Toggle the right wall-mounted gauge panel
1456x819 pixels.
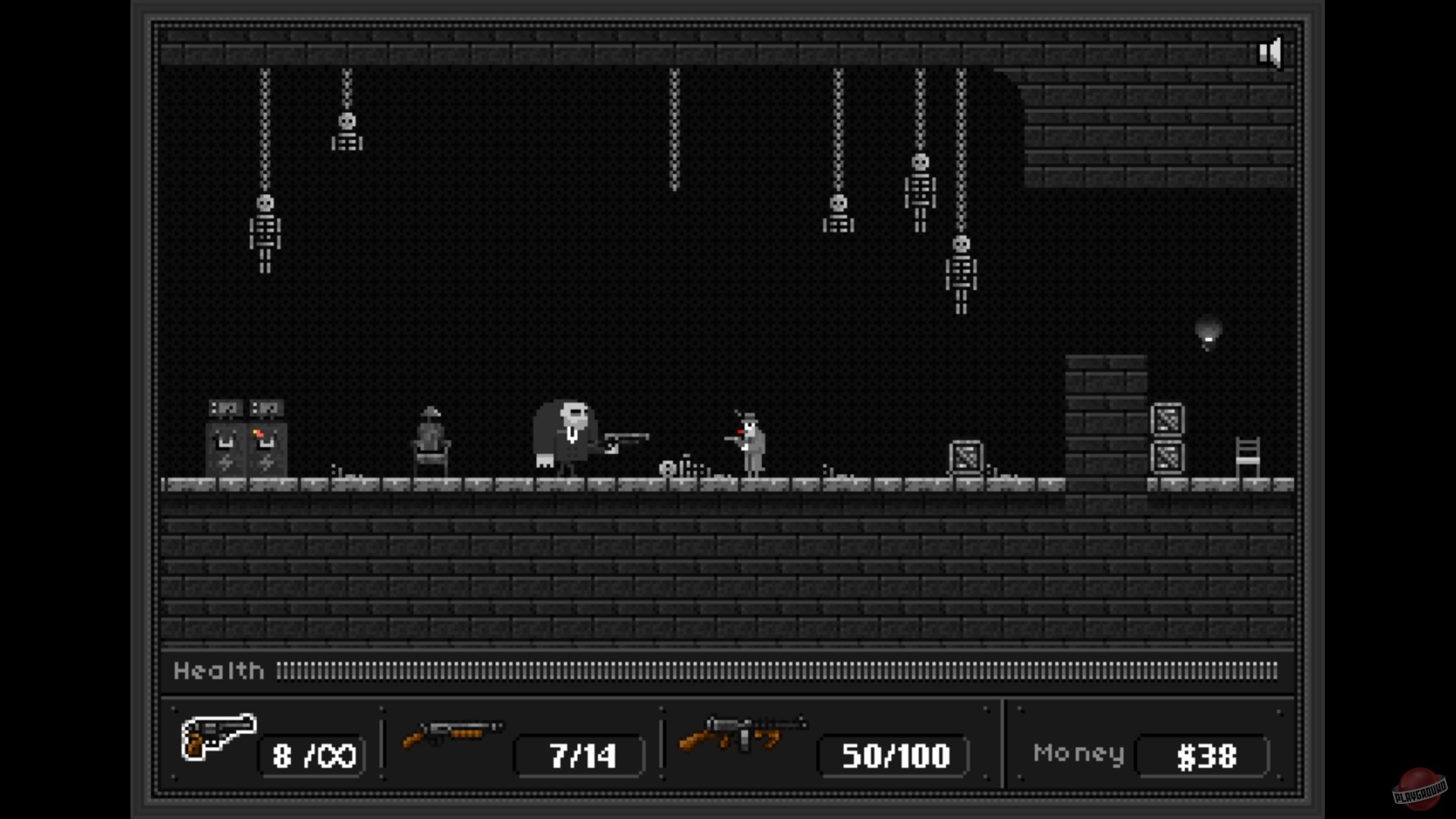[265, 408]
